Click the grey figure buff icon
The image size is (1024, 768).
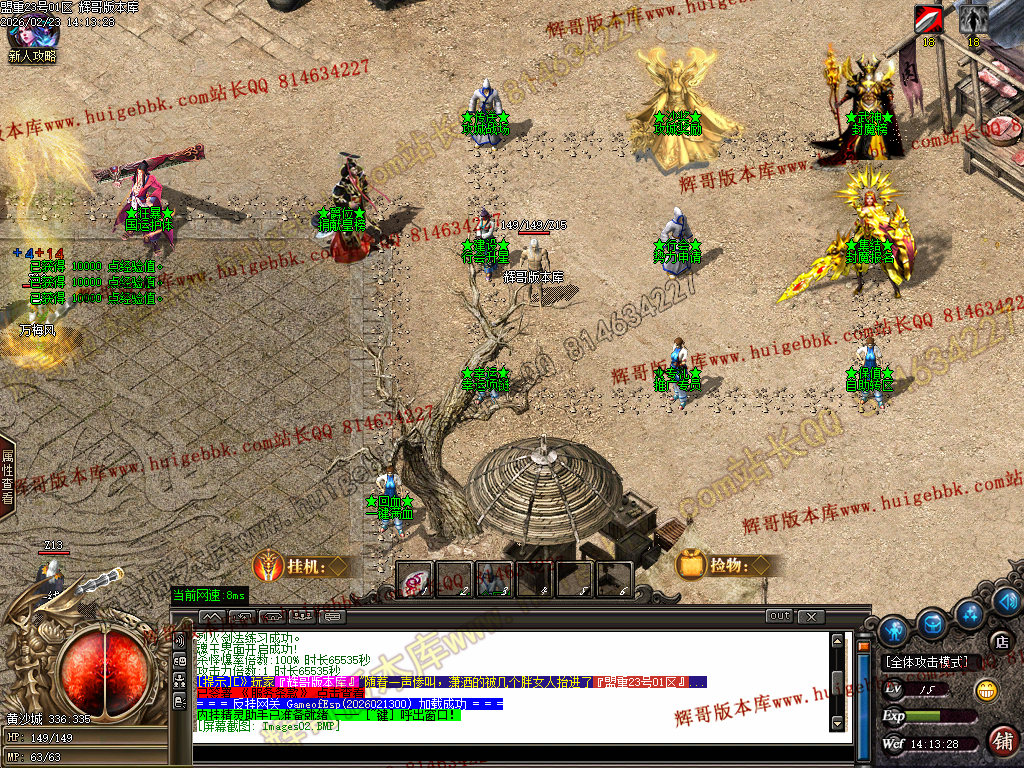[973, 20]
